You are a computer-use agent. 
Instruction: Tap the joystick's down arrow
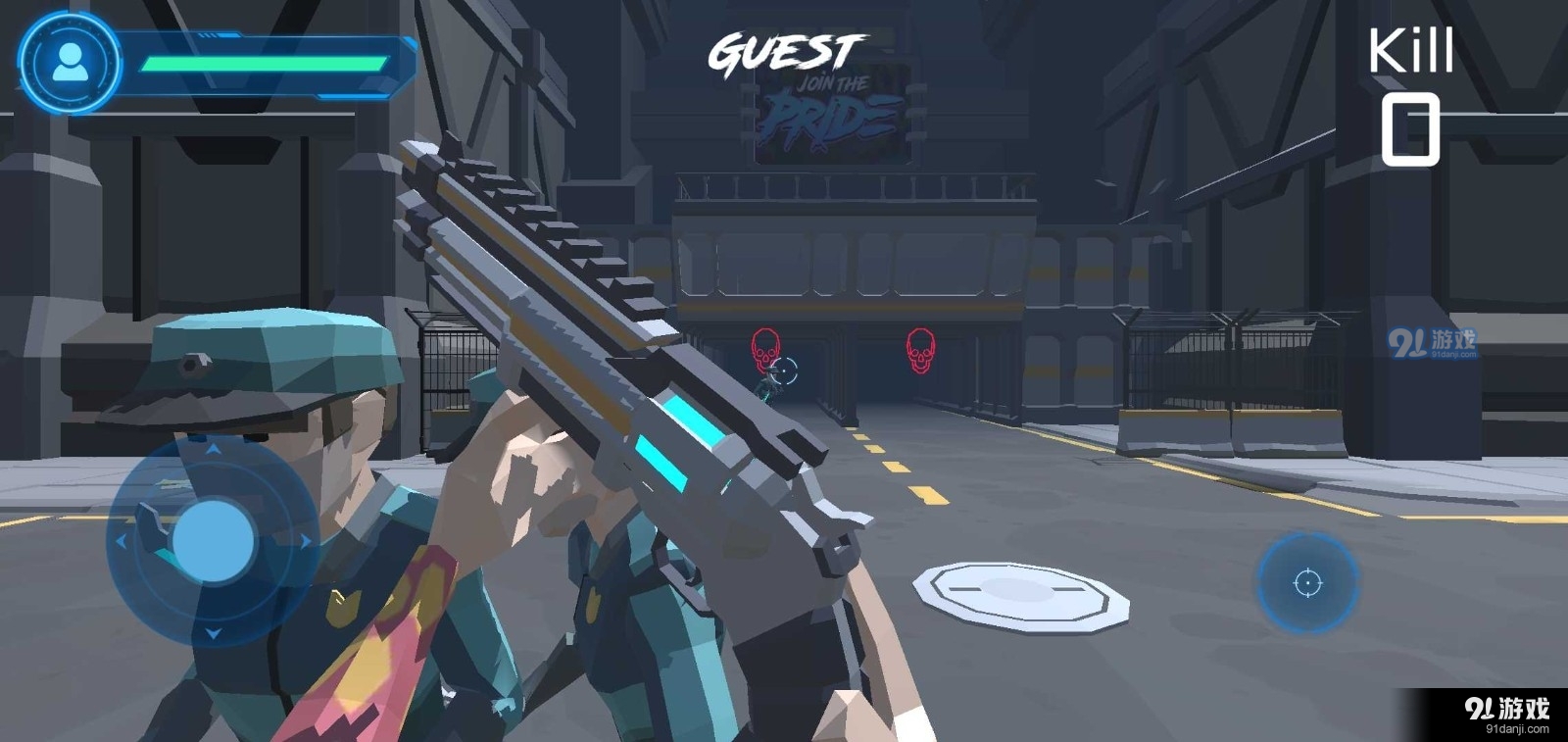213,633
